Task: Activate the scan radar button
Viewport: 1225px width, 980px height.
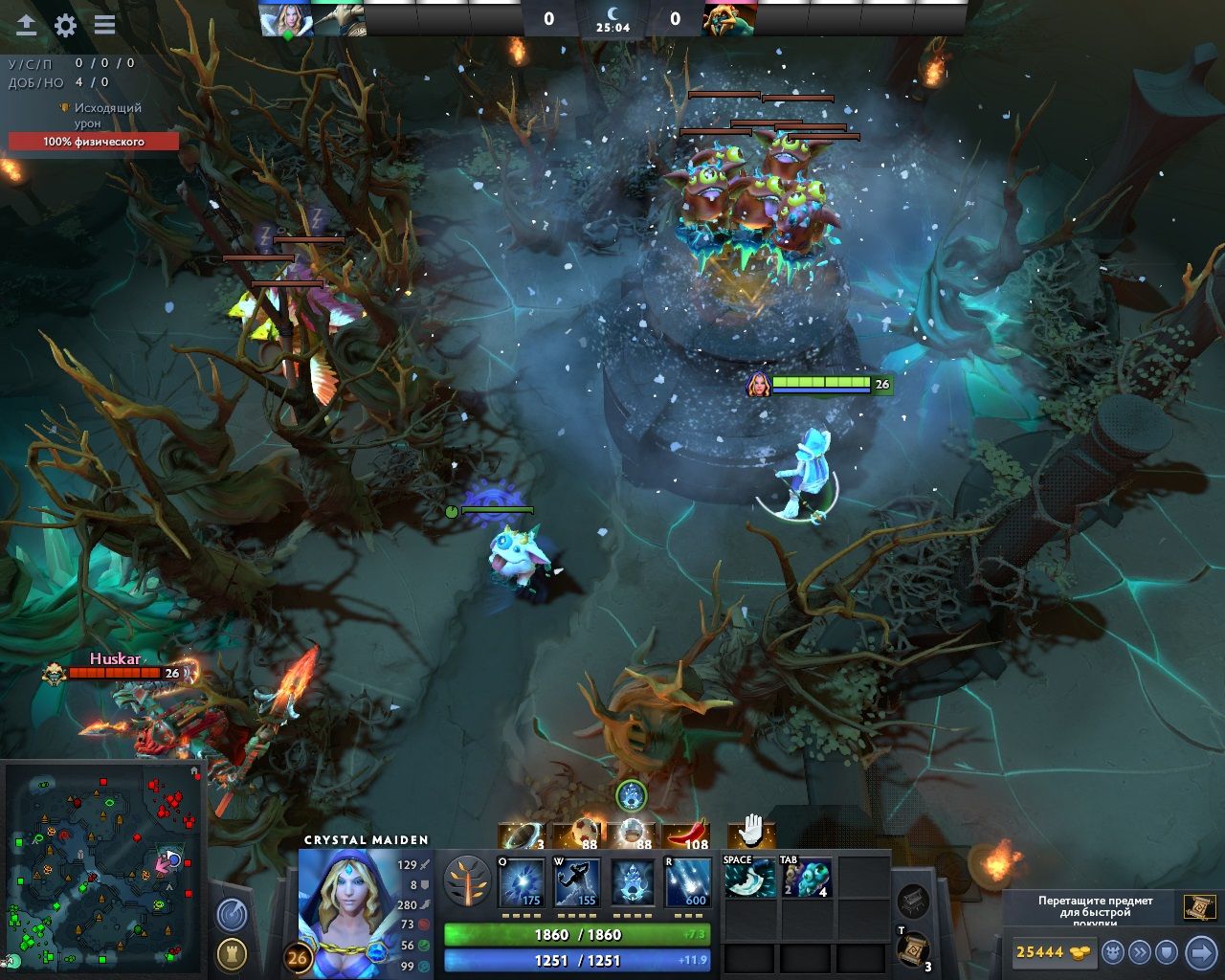Action: tap(231, 916)
